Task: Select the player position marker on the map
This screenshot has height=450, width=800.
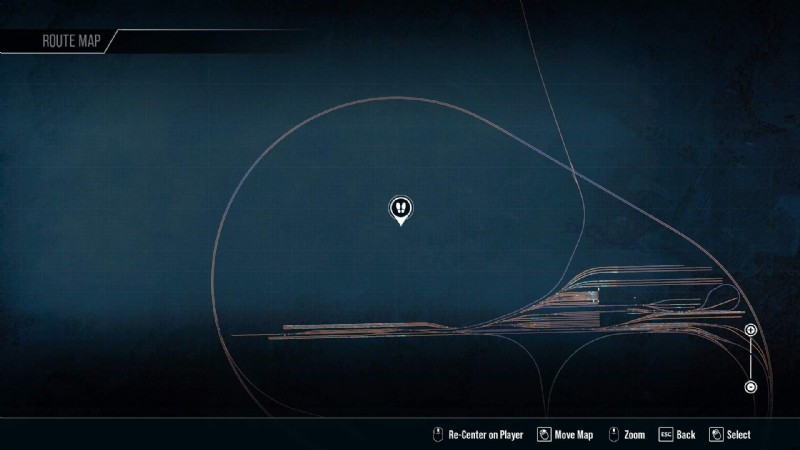Action: pos(401,208)
